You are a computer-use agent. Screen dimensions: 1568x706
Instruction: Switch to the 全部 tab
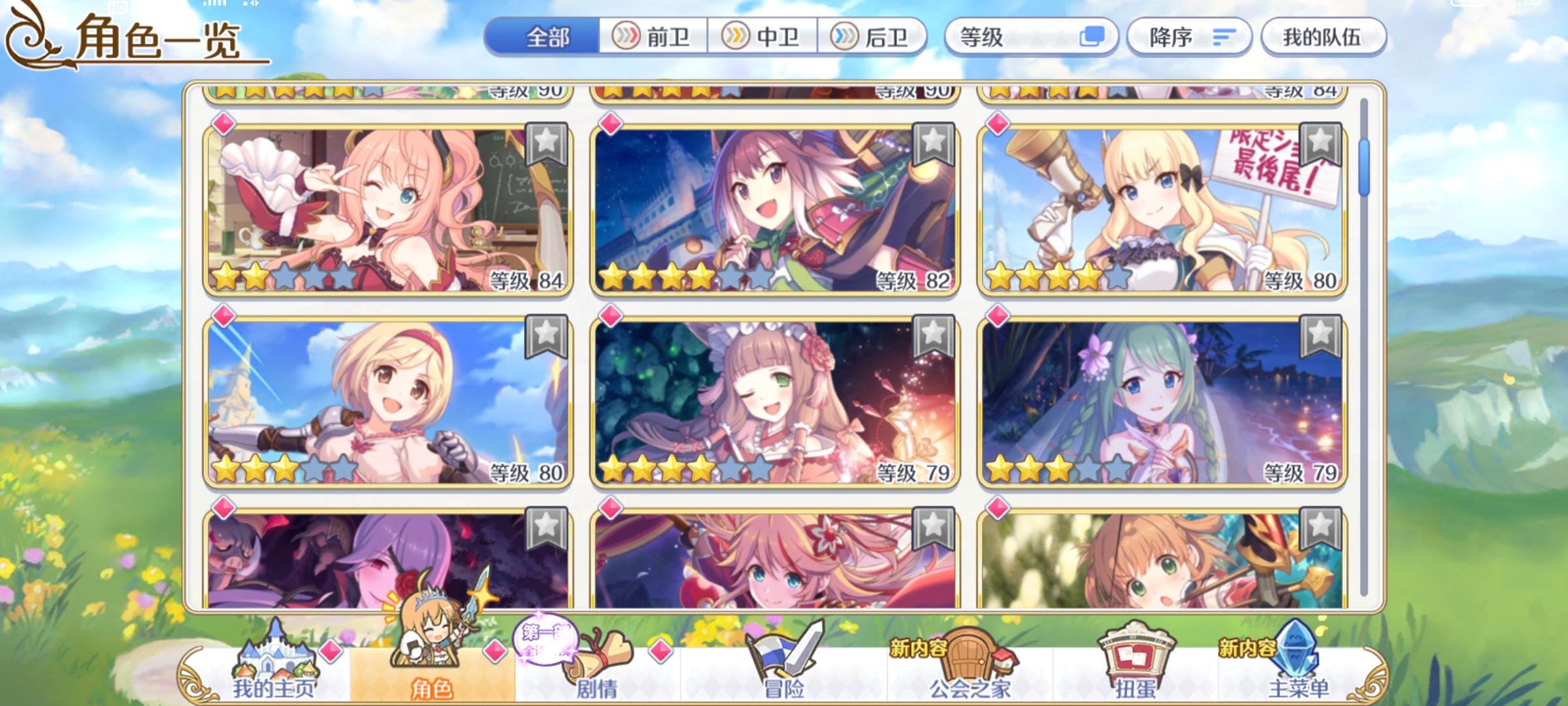(x=545, y=37)
